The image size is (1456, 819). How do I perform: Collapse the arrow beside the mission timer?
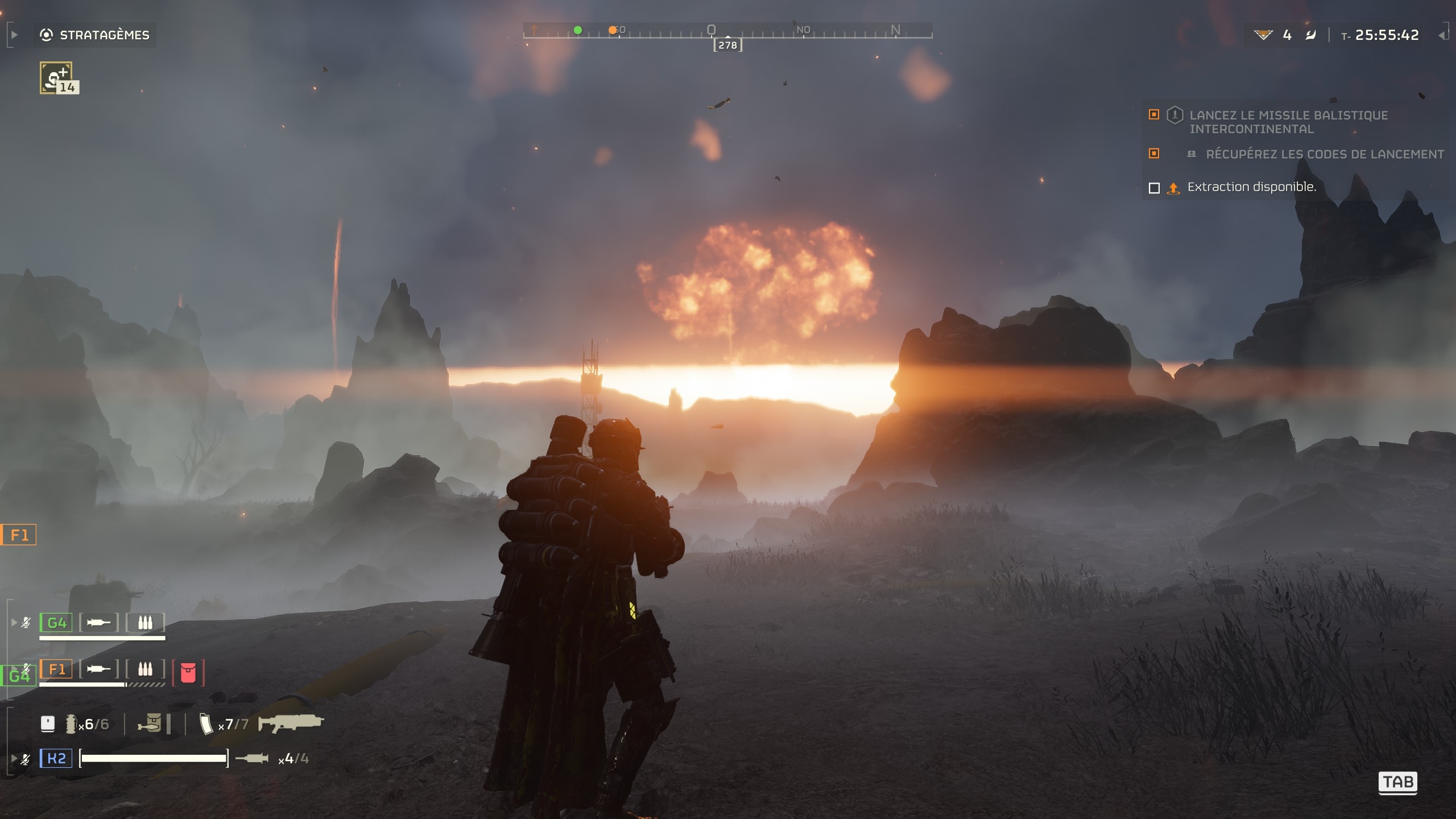(x=1442, y=35)
